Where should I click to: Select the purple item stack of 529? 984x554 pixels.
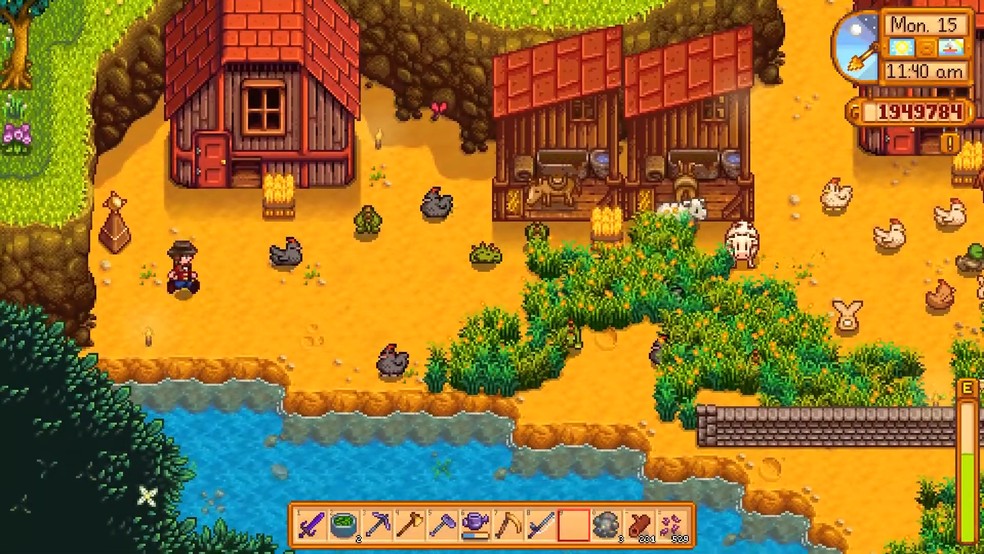tap(672, 524)
